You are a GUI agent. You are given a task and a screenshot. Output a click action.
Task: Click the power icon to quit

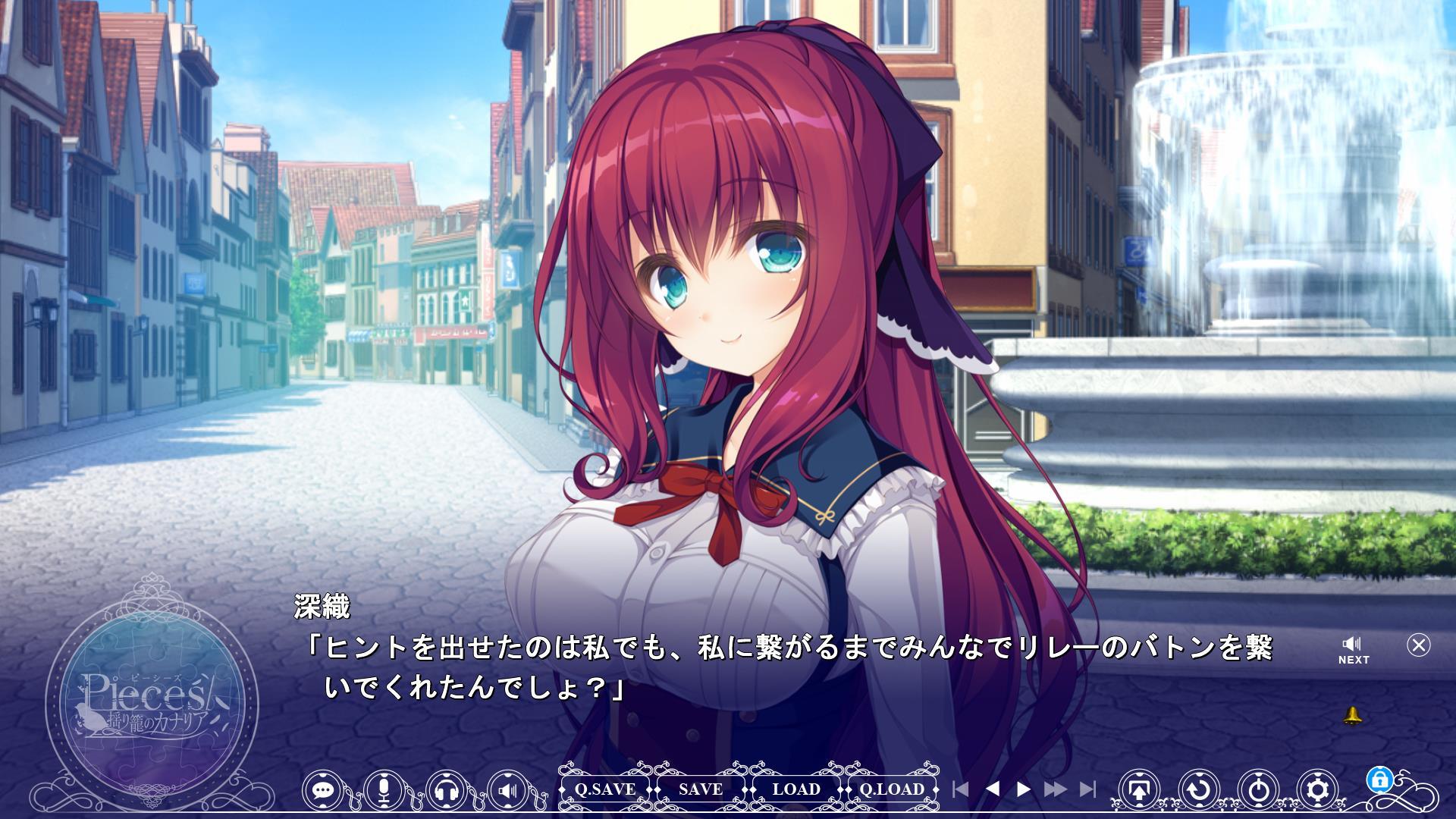pos(1259,790)
